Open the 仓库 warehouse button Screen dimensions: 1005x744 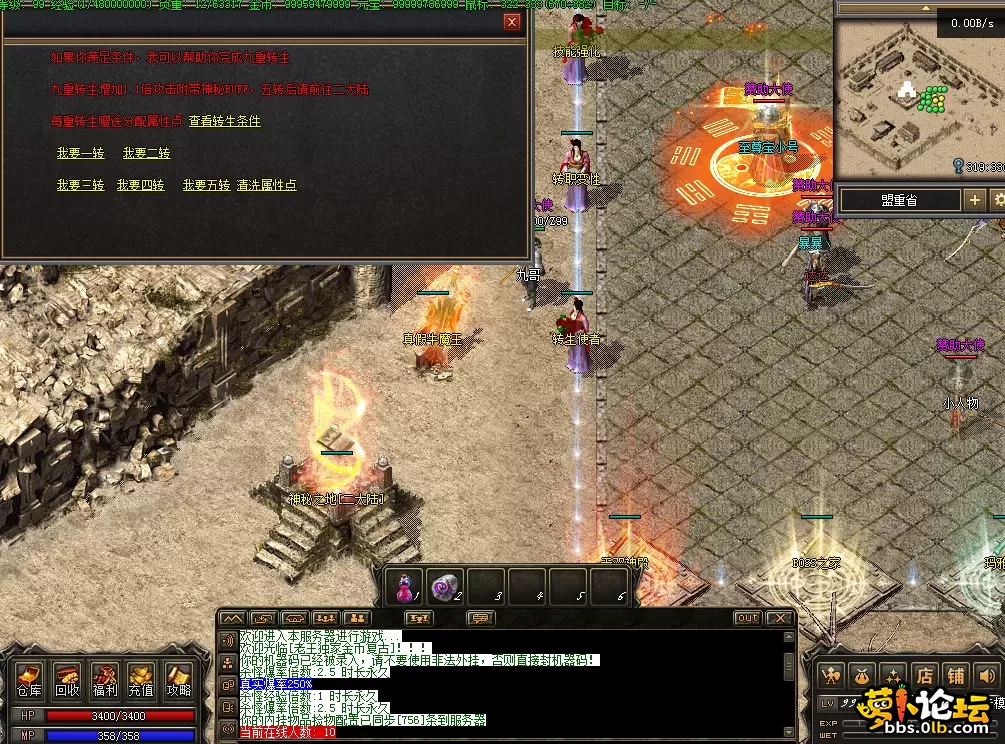point(29,680)
